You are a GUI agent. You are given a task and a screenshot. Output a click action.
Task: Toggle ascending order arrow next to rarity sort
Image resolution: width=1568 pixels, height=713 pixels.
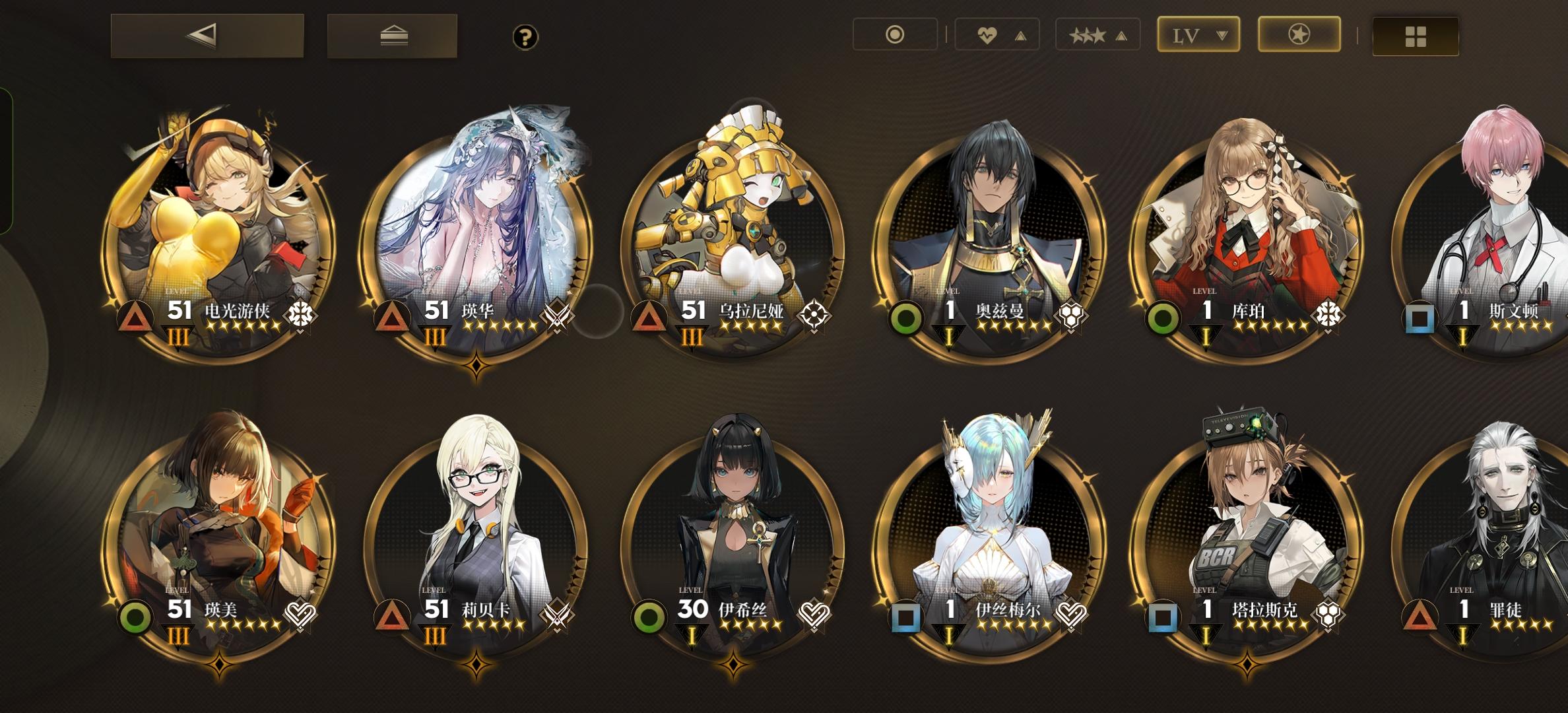coord(1120,35)
